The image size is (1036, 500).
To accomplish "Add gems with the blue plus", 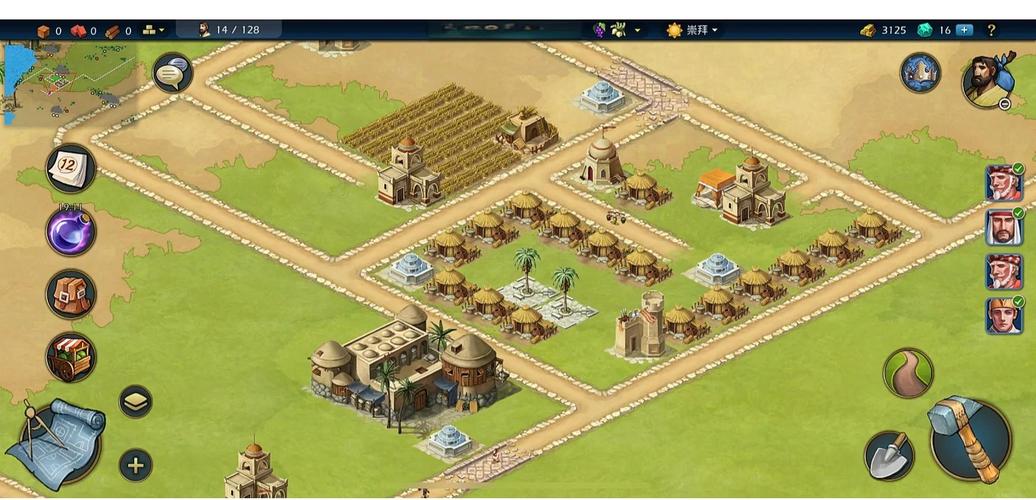I will (965, 30).
